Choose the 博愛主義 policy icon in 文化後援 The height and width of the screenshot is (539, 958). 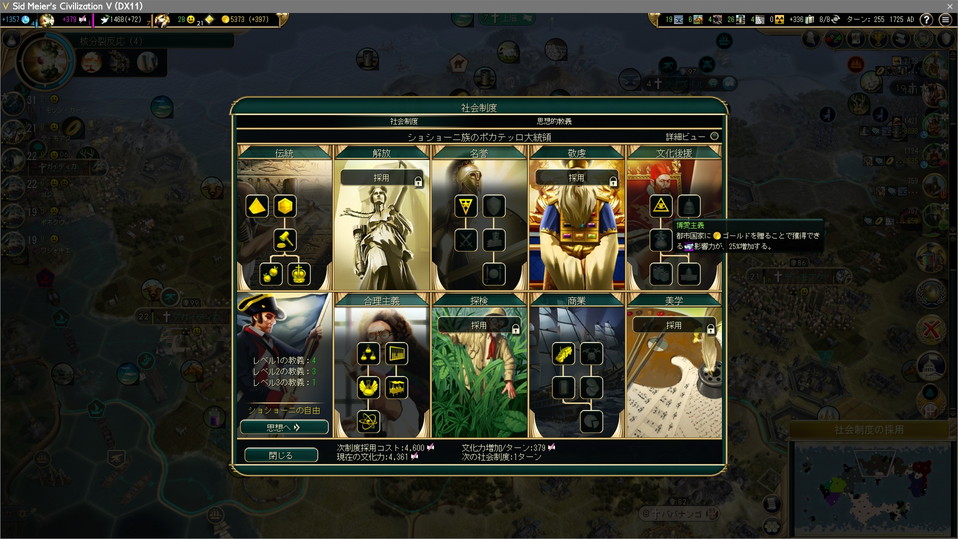(x=660, y=206)
